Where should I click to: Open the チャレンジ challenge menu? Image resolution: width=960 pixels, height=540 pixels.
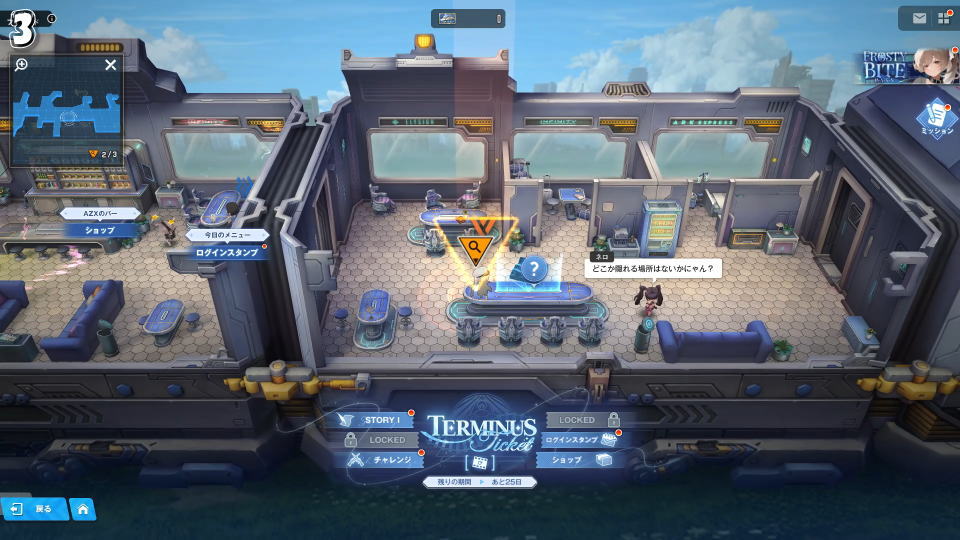(382, 460)
